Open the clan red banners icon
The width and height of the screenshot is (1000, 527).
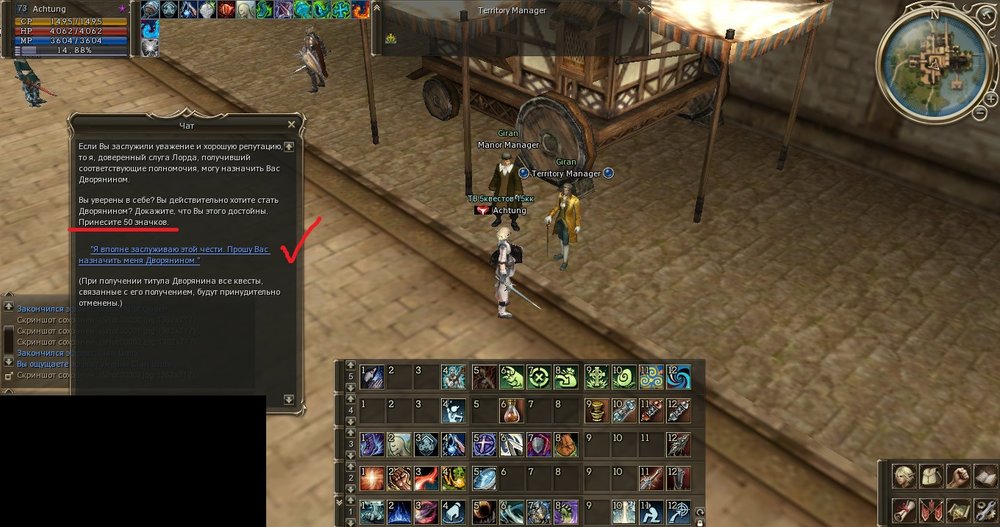(931, 508)
